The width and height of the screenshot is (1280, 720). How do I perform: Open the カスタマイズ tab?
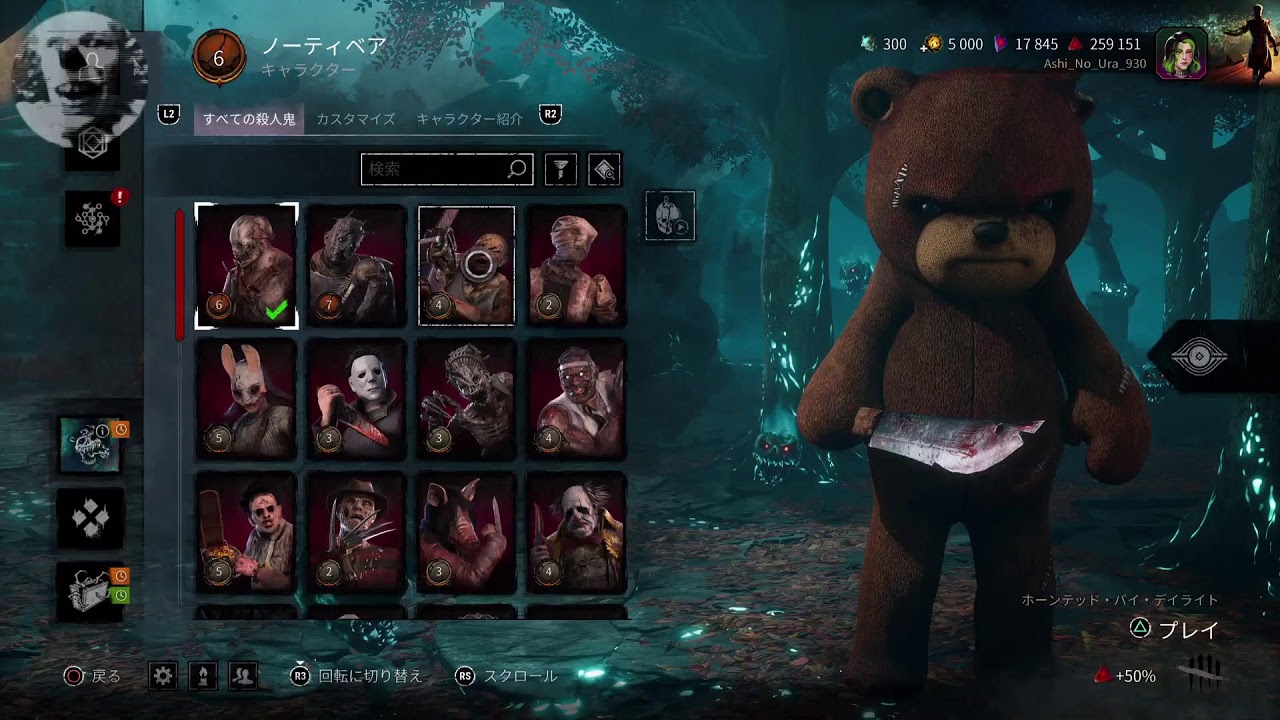(x=355, y=119)
